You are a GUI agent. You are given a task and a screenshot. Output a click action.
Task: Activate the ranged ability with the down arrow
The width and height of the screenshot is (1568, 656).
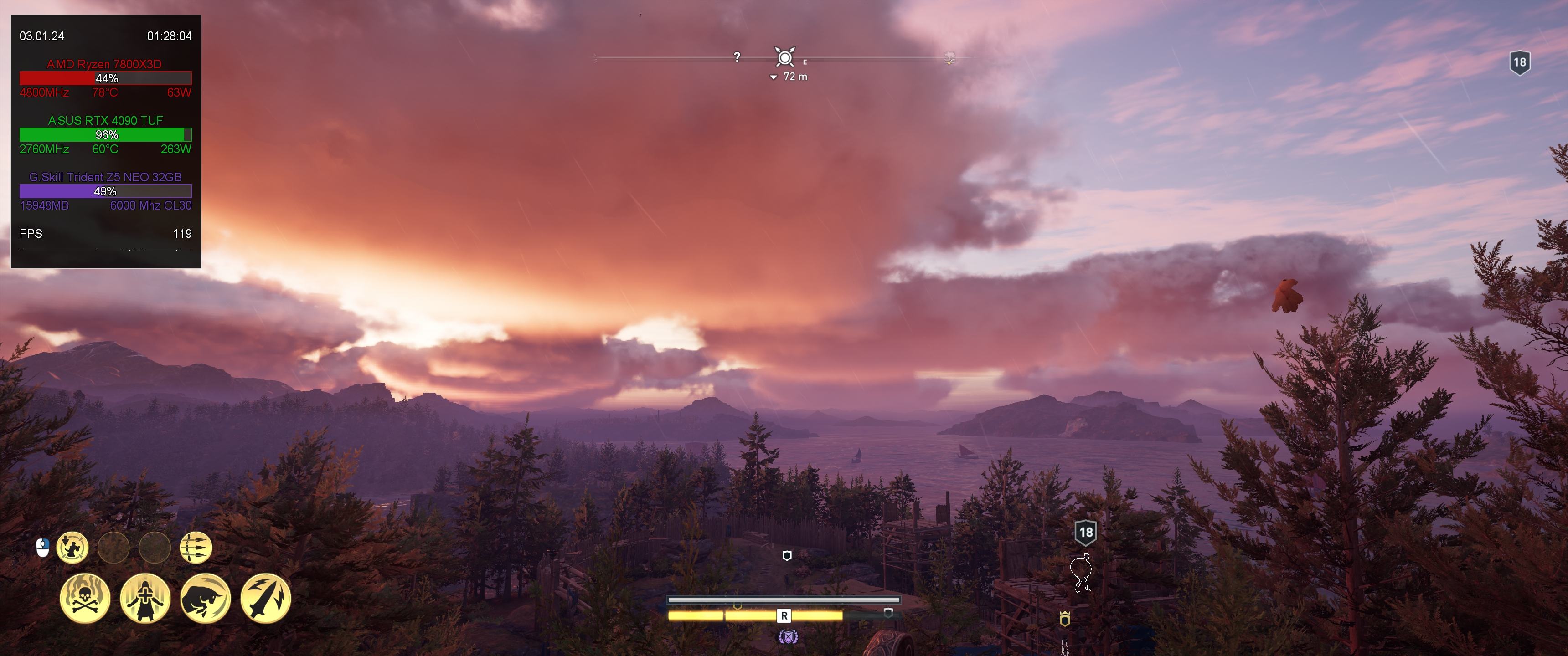[x=72, y=548]
